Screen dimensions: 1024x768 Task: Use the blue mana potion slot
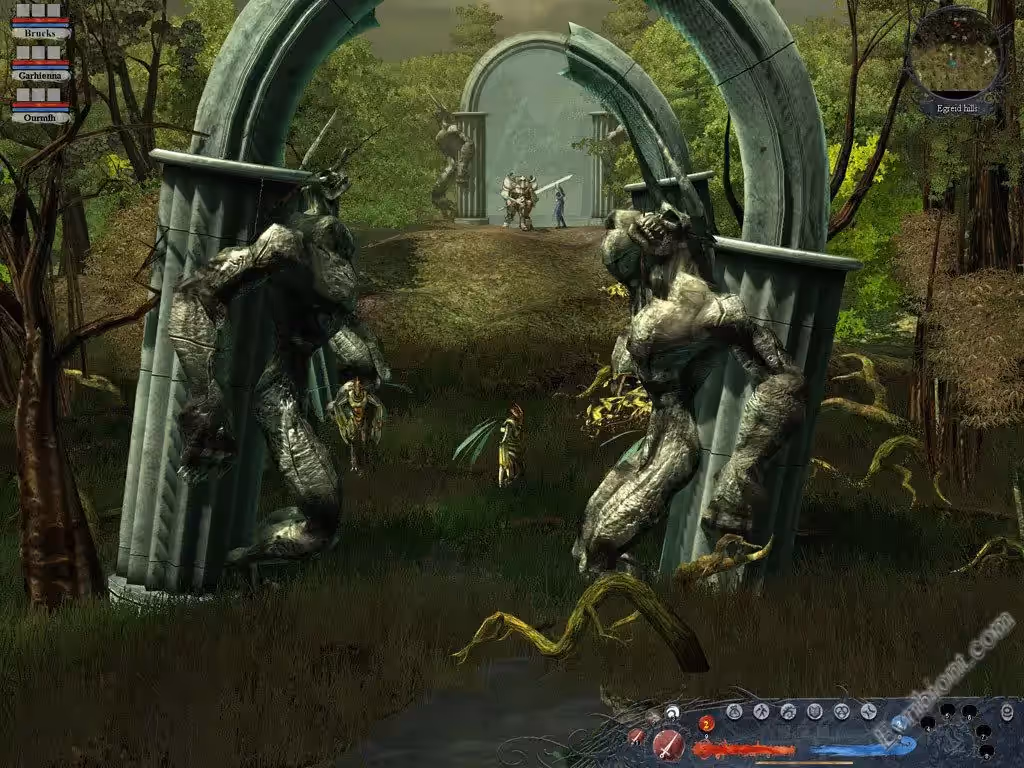(x=899, y=723)
